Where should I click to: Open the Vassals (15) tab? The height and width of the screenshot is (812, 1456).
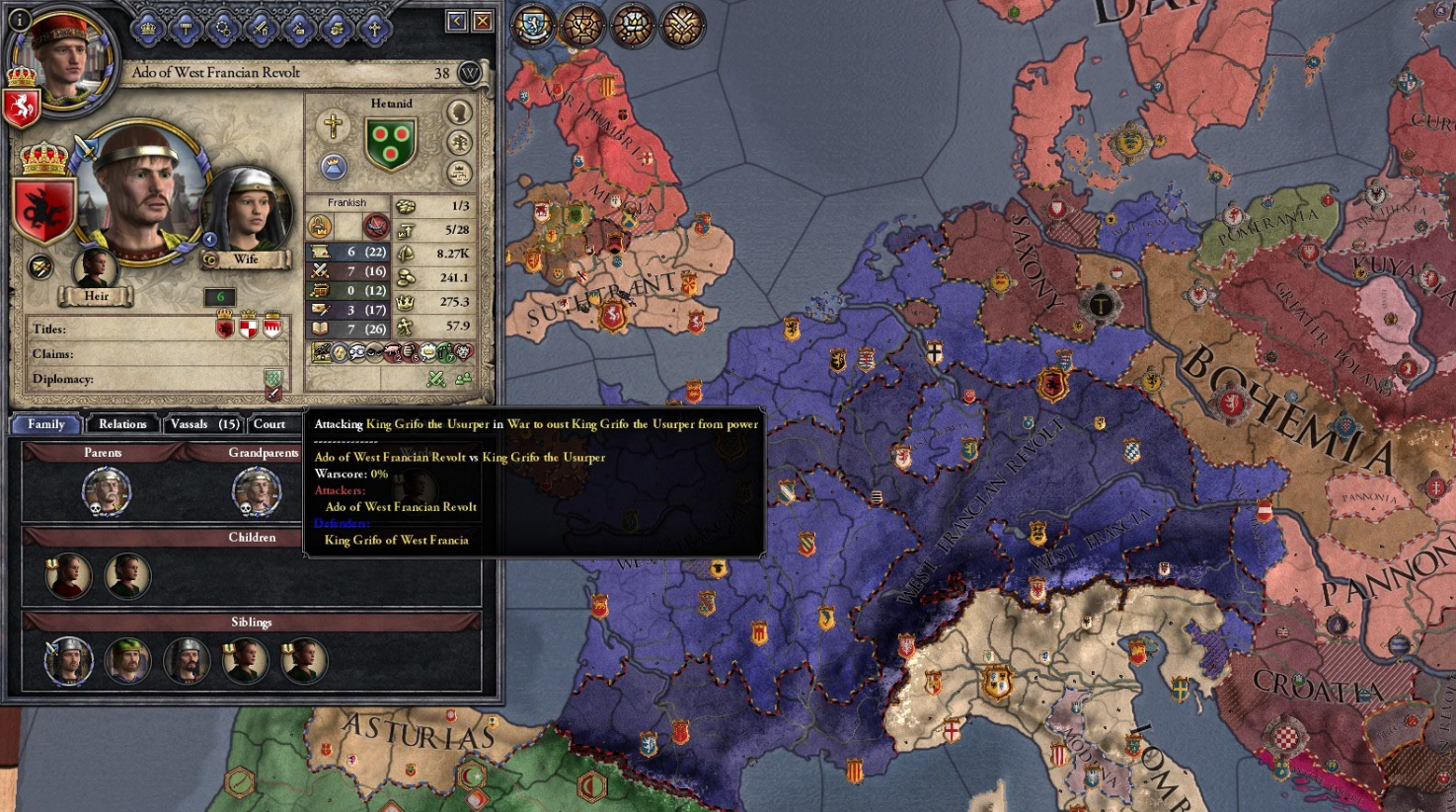pos(203,424)
